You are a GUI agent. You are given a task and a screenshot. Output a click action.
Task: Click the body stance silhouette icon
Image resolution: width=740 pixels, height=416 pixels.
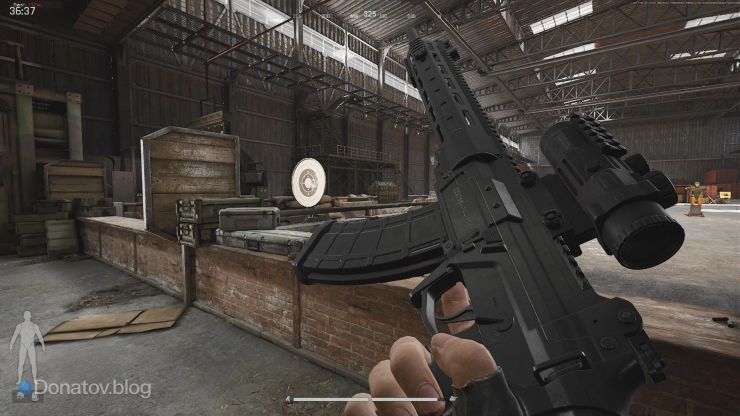[x=25, y=346]
